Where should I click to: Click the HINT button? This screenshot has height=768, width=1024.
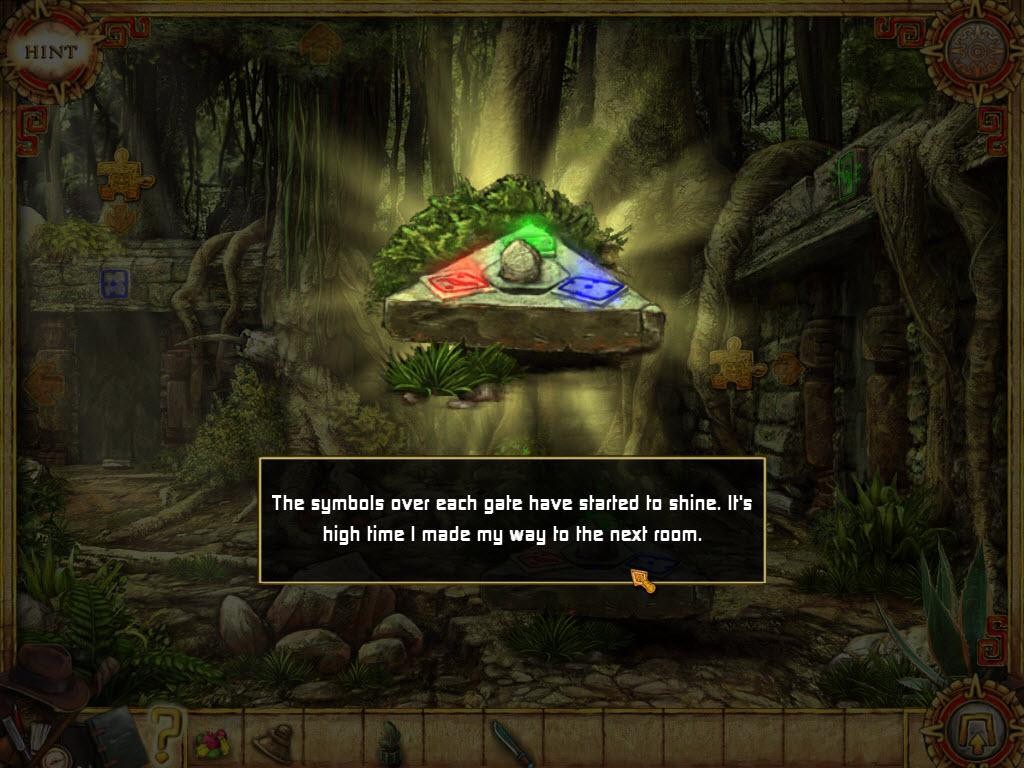pyautogui.click(x=46, y=50)
